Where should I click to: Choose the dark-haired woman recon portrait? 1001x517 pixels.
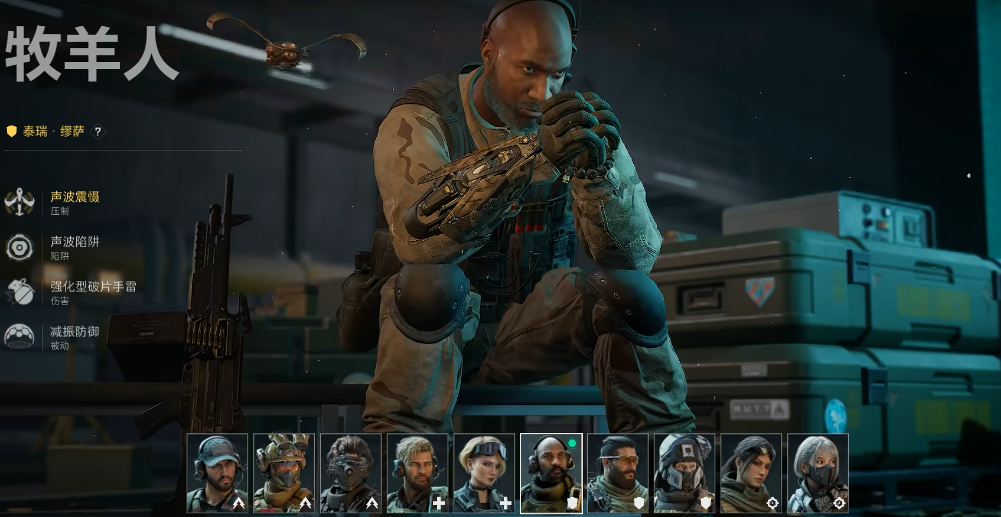click(x=751, y=473)
